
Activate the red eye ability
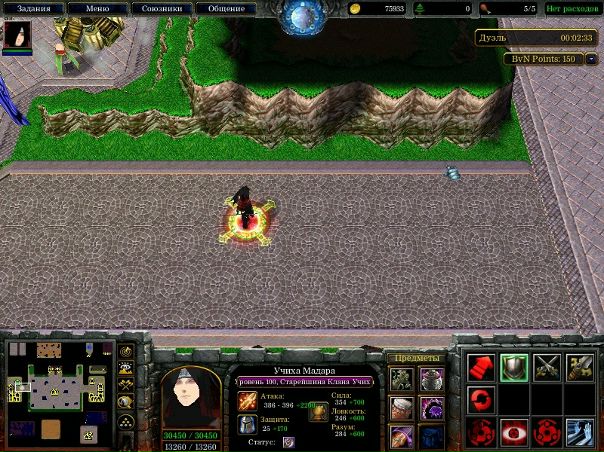(x=514, y=433)
